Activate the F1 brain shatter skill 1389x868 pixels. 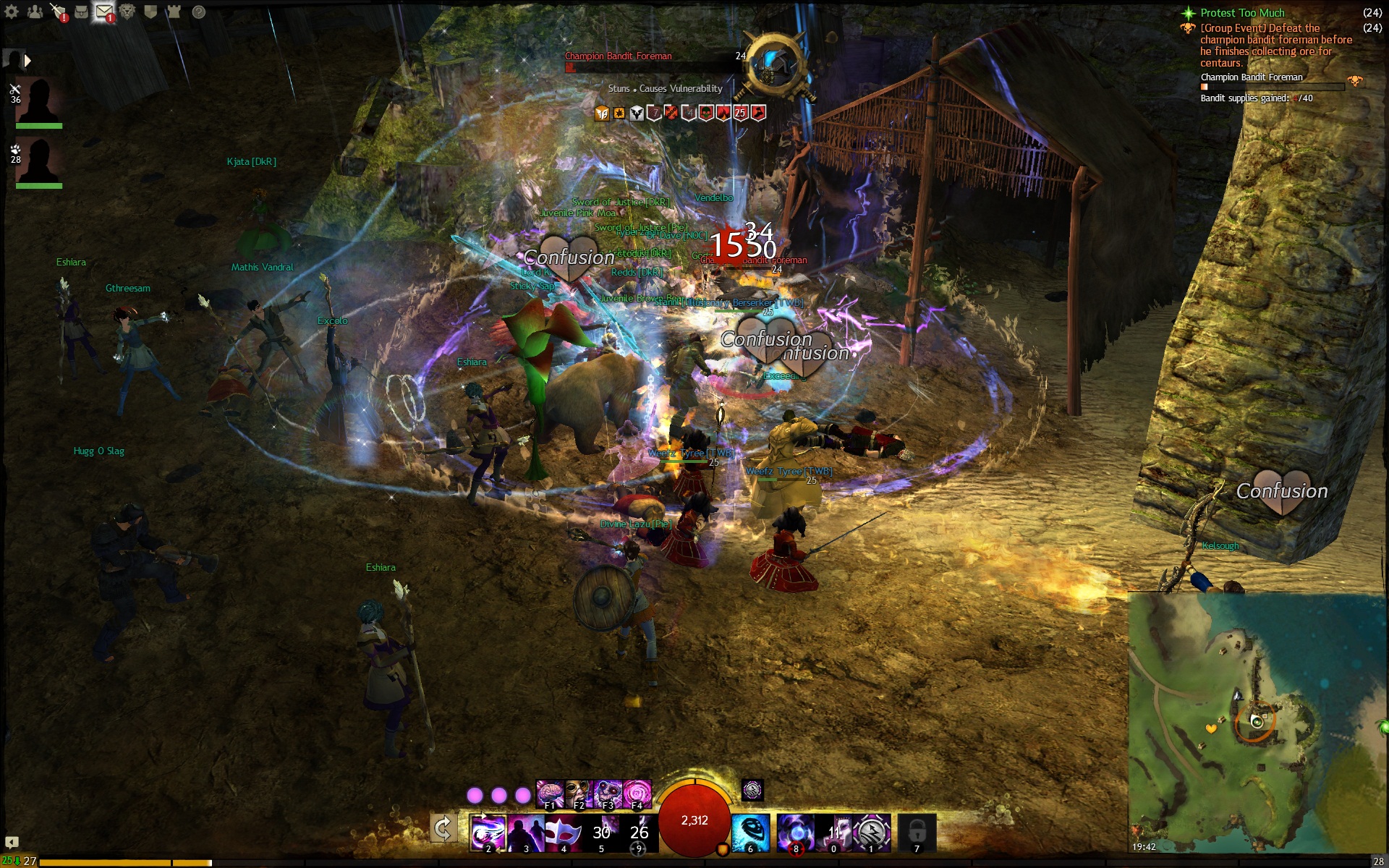pyautogui.click(x=550, y=793)
